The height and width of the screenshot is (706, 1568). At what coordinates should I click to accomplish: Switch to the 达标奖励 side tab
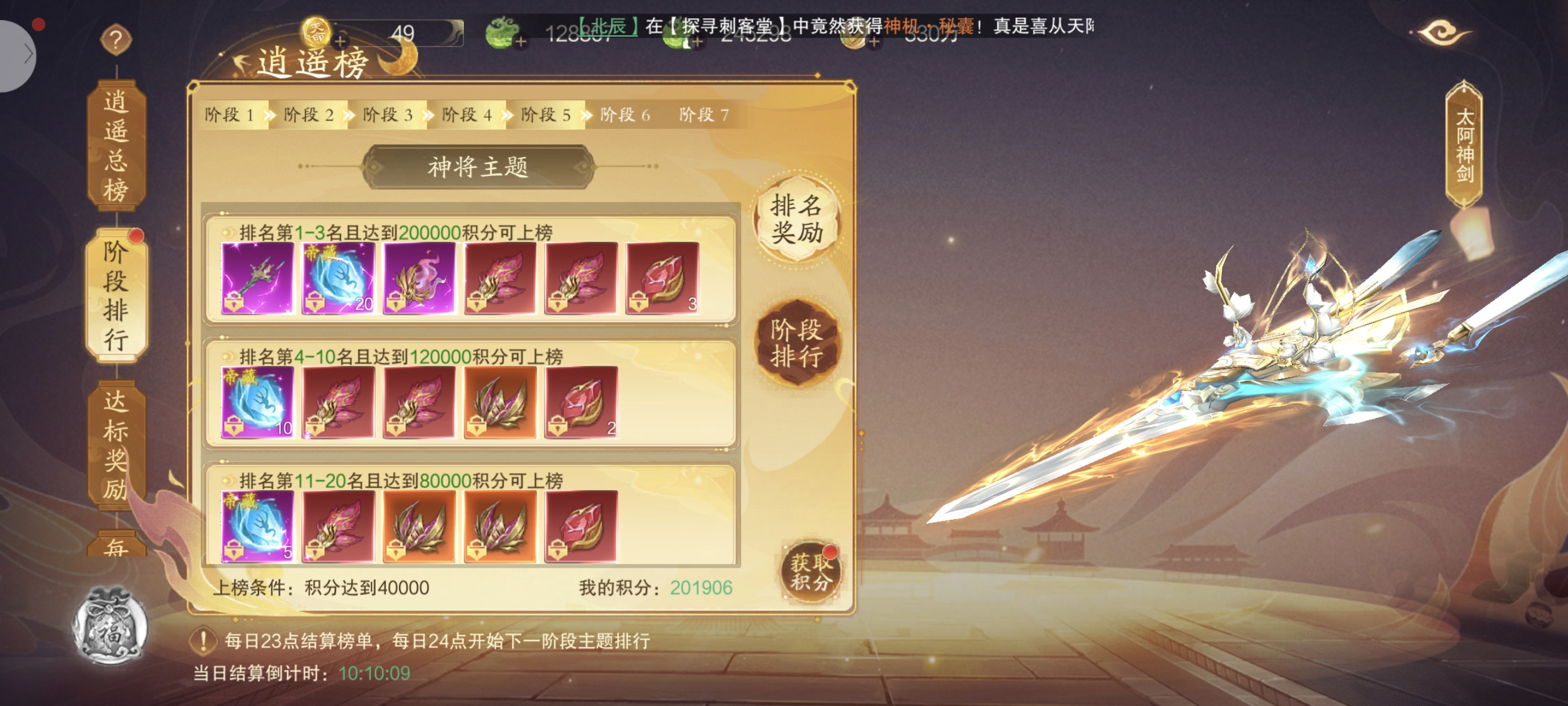(x=115, y=444)
